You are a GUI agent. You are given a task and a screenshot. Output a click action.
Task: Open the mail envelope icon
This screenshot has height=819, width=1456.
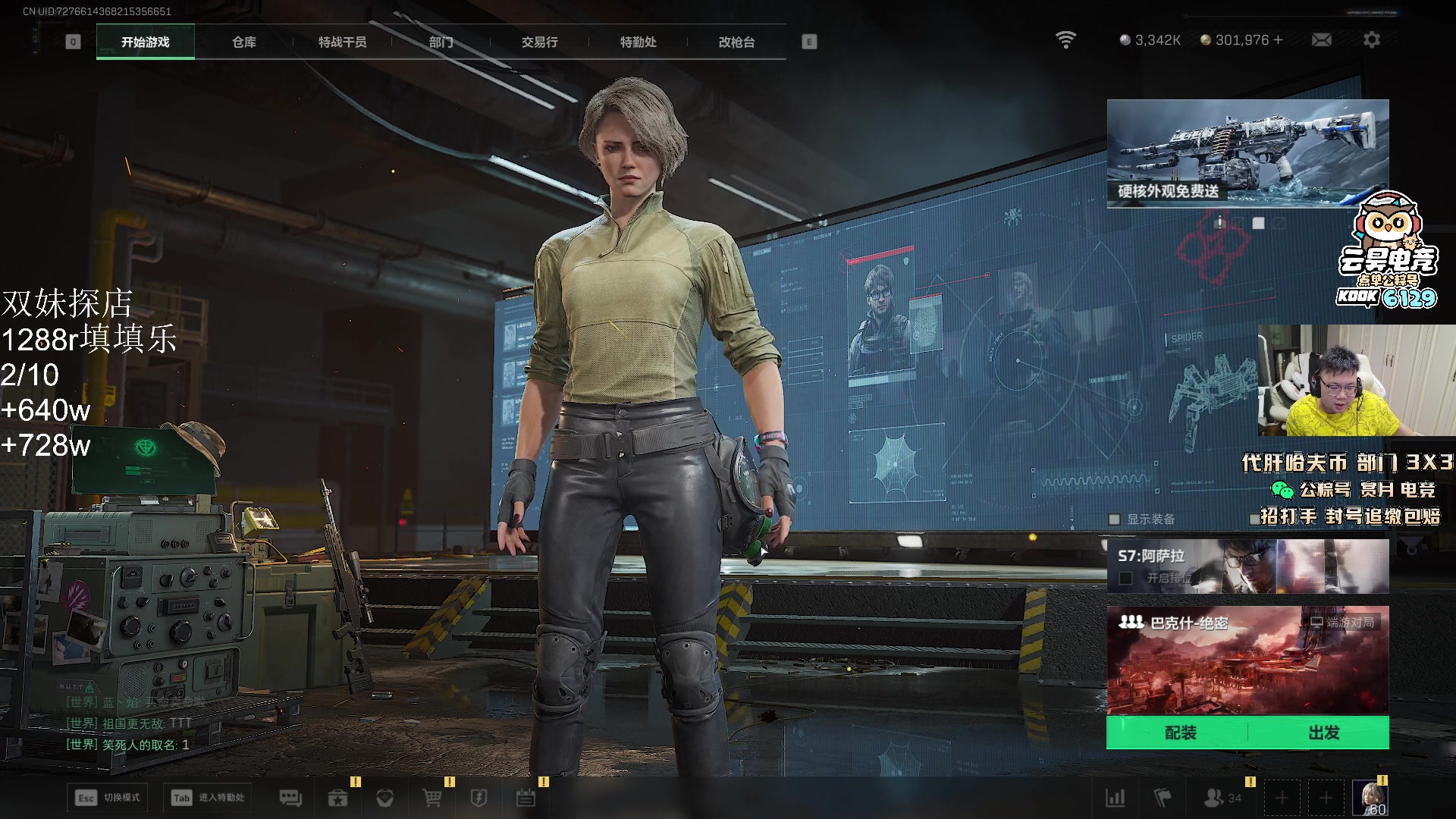[x=1322, y=40]
